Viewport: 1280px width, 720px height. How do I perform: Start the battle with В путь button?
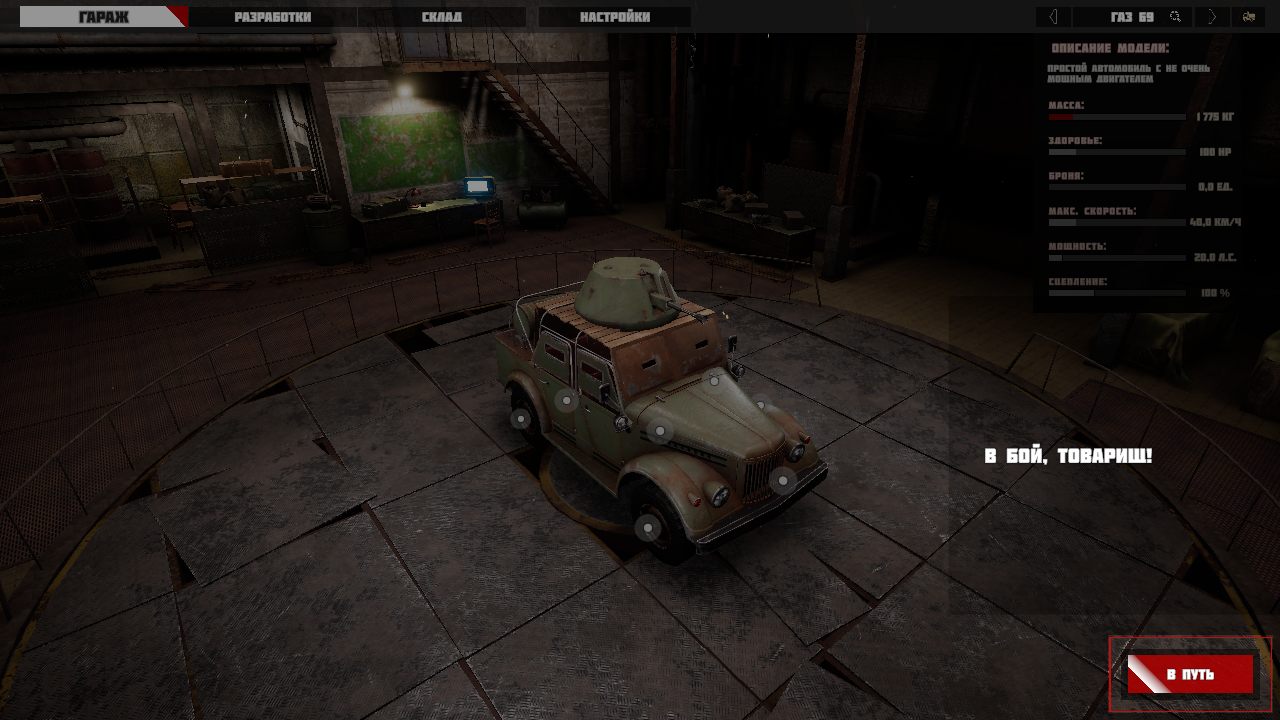(x=1190, y=674)
